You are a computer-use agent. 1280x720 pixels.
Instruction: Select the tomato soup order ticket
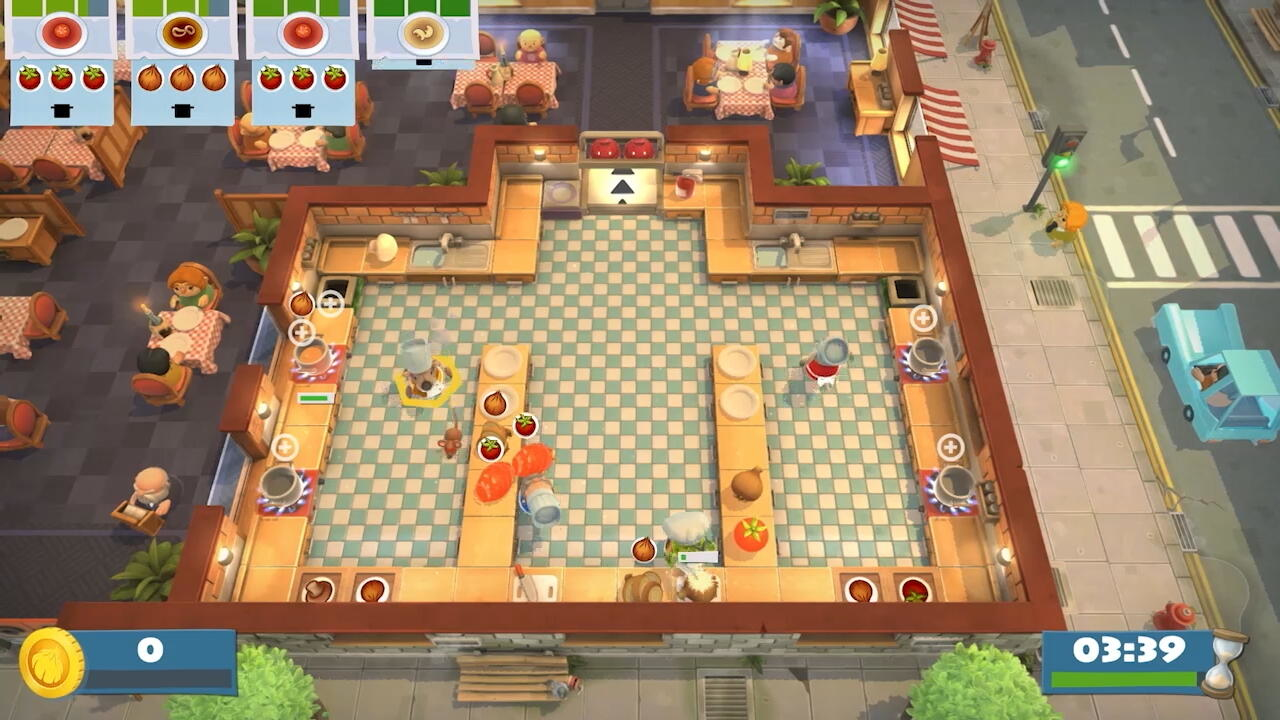62,35
